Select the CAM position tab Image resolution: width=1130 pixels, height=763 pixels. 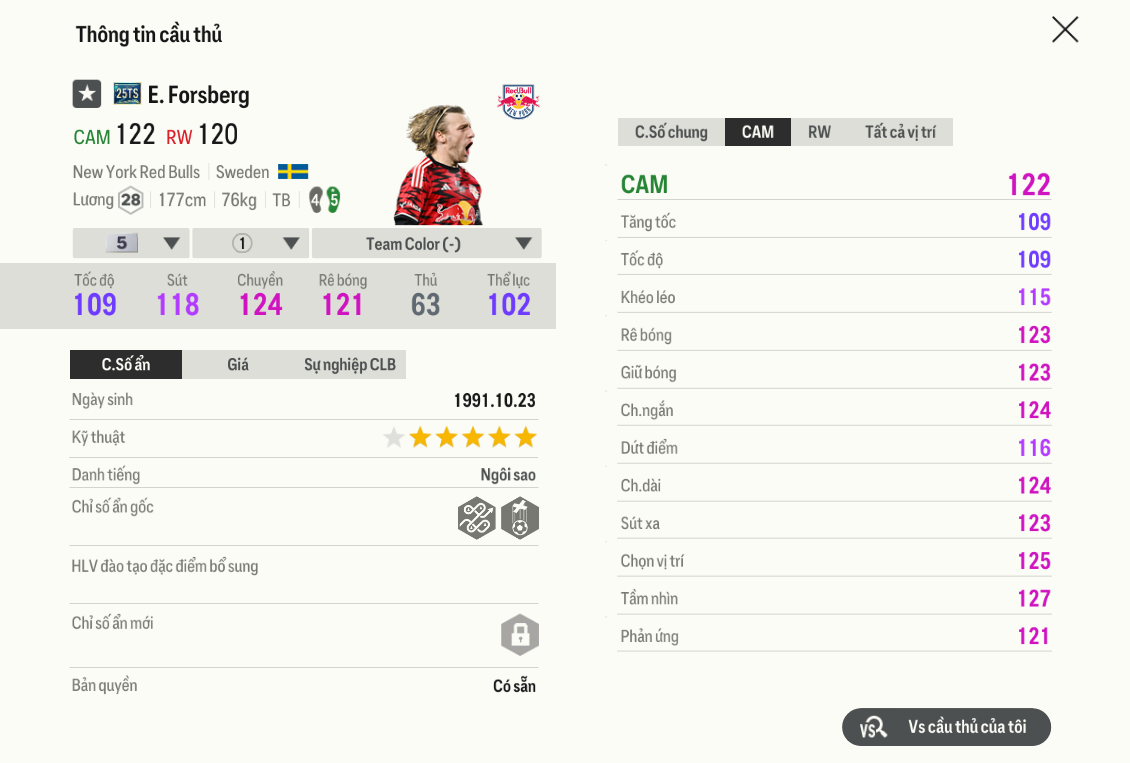(x=758, y=132)
